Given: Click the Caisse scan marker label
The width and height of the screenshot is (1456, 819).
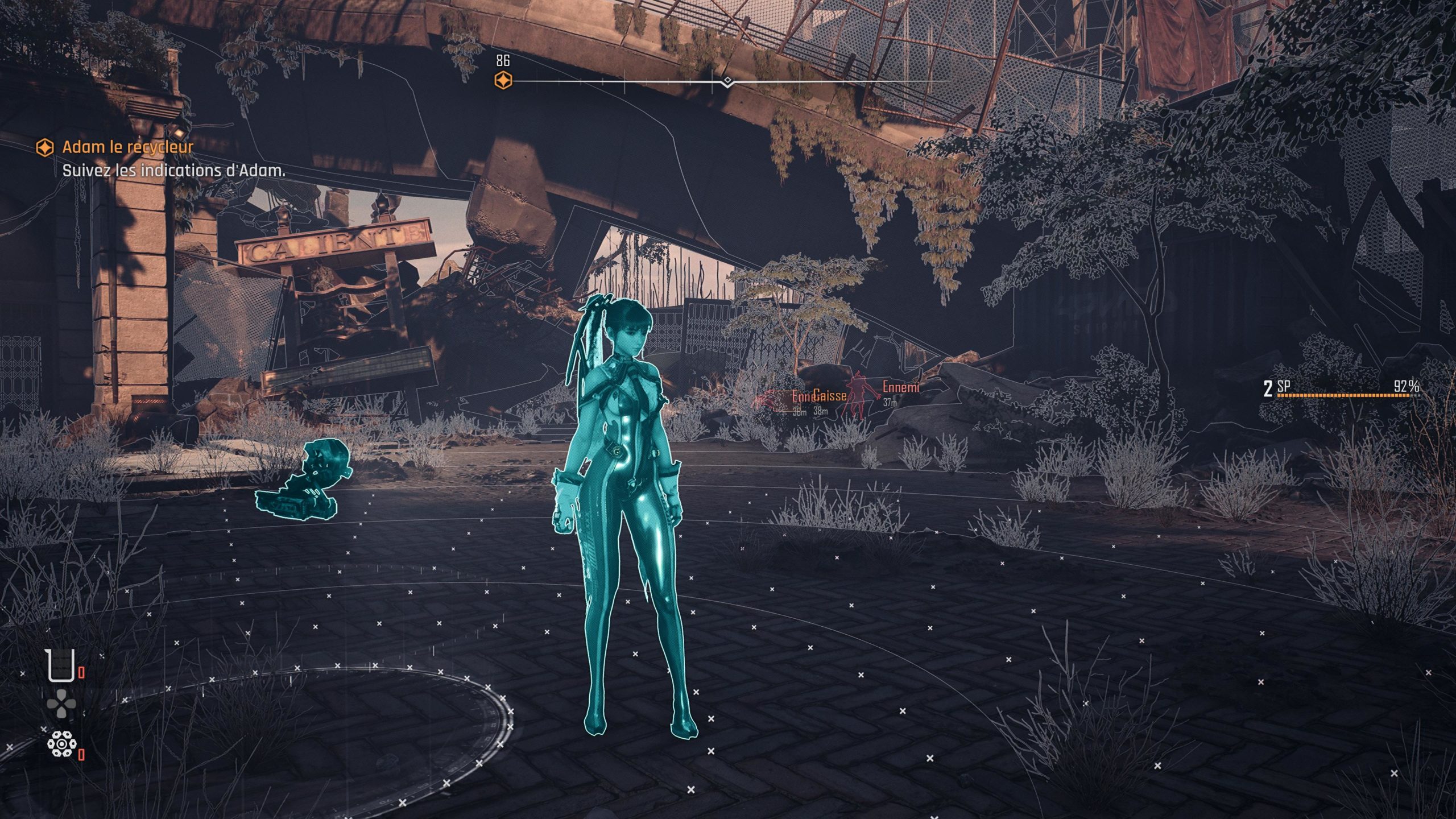Looking at the screenshot, I should pyautogui.click(x=830, y=395).
